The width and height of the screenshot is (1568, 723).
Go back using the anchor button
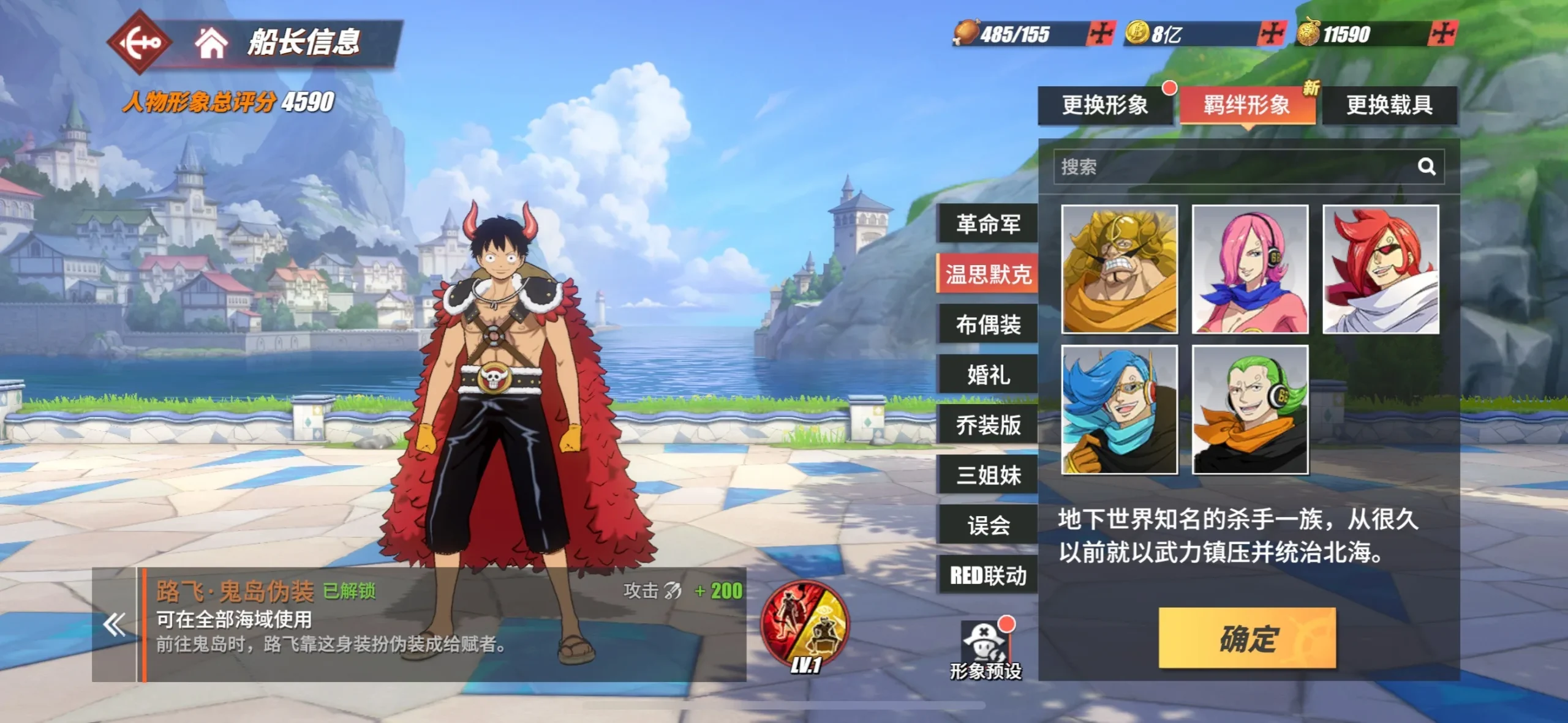pos(139,42)
